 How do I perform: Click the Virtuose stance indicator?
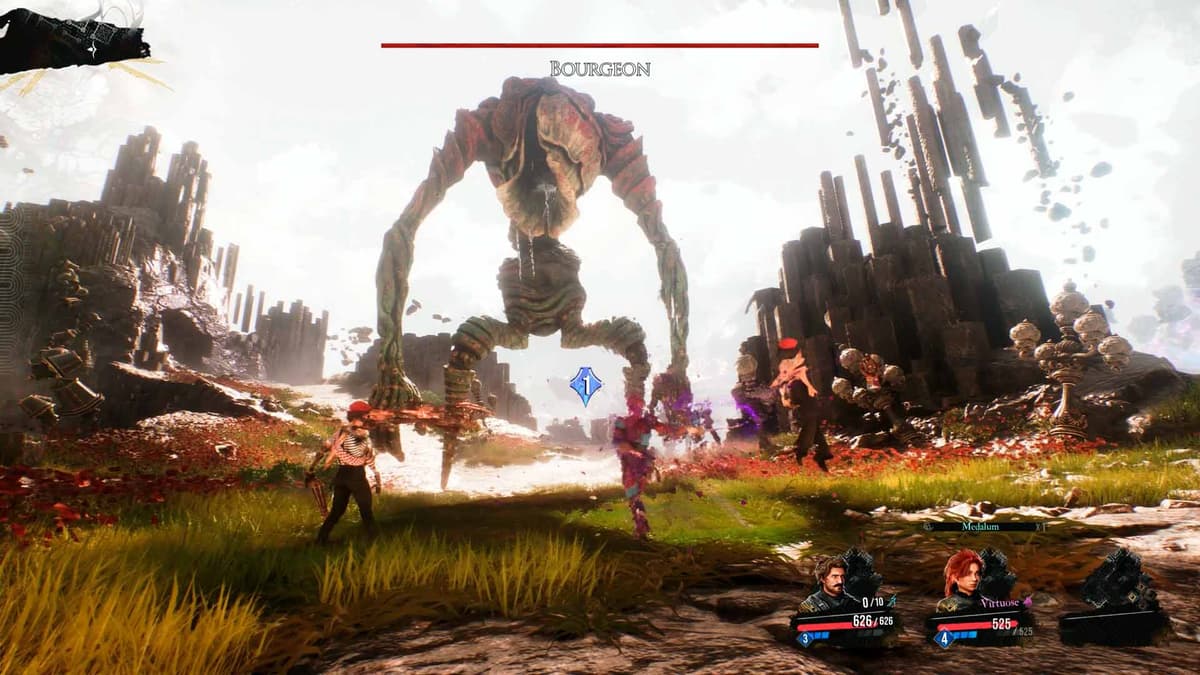(x=1001, y=603)
